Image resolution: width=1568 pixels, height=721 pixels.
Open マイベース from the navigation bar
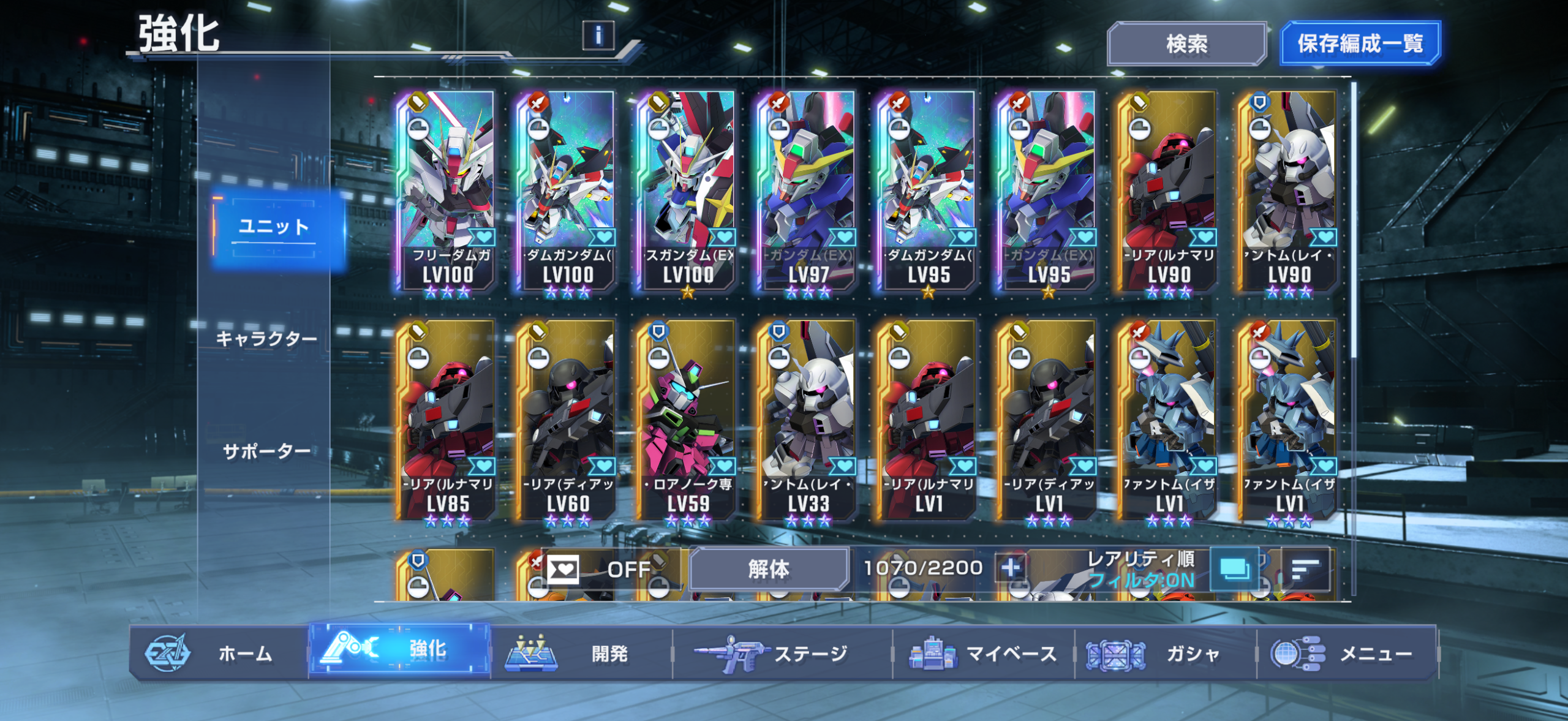[x=983, y=654]
